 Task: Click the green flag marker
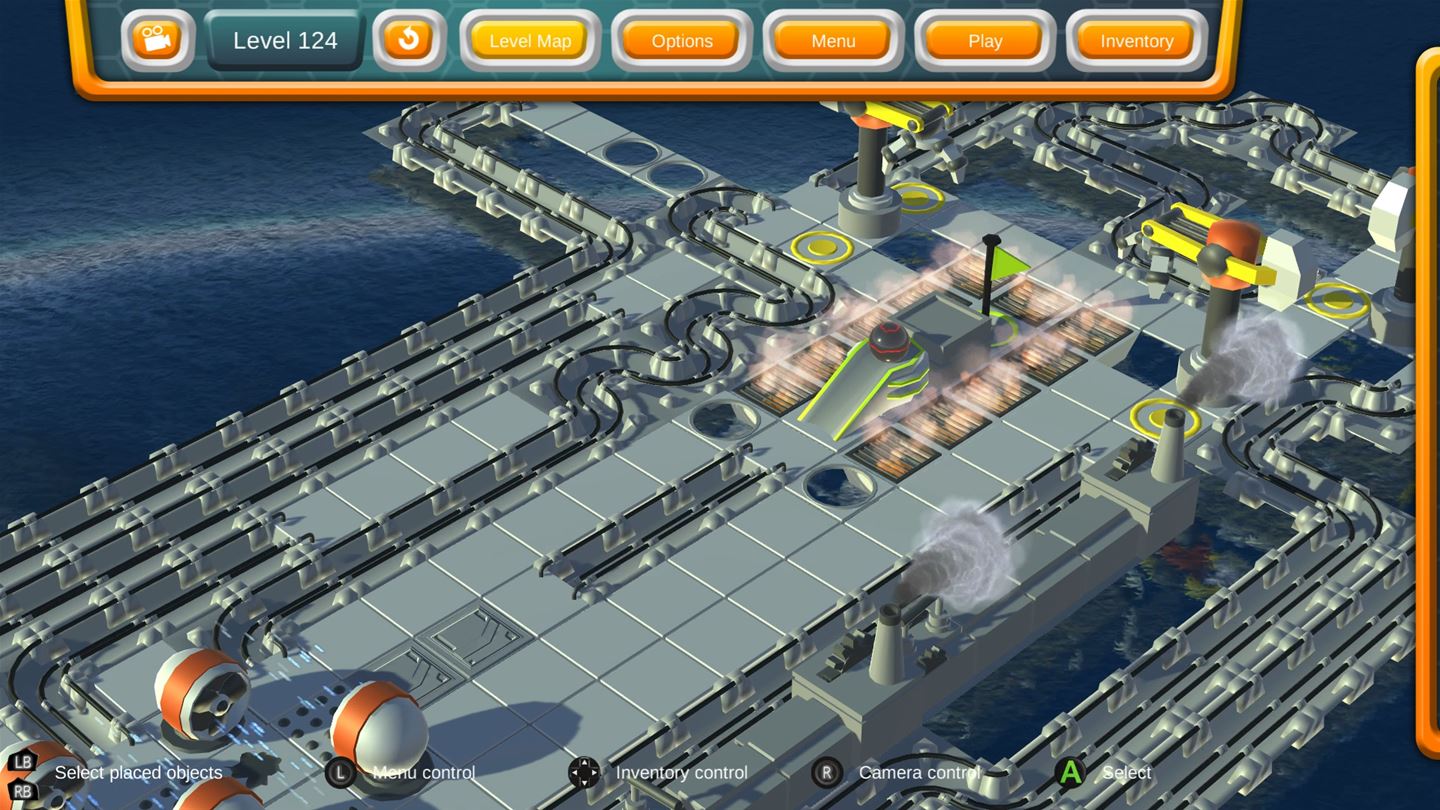click(x=1009, y=264)
